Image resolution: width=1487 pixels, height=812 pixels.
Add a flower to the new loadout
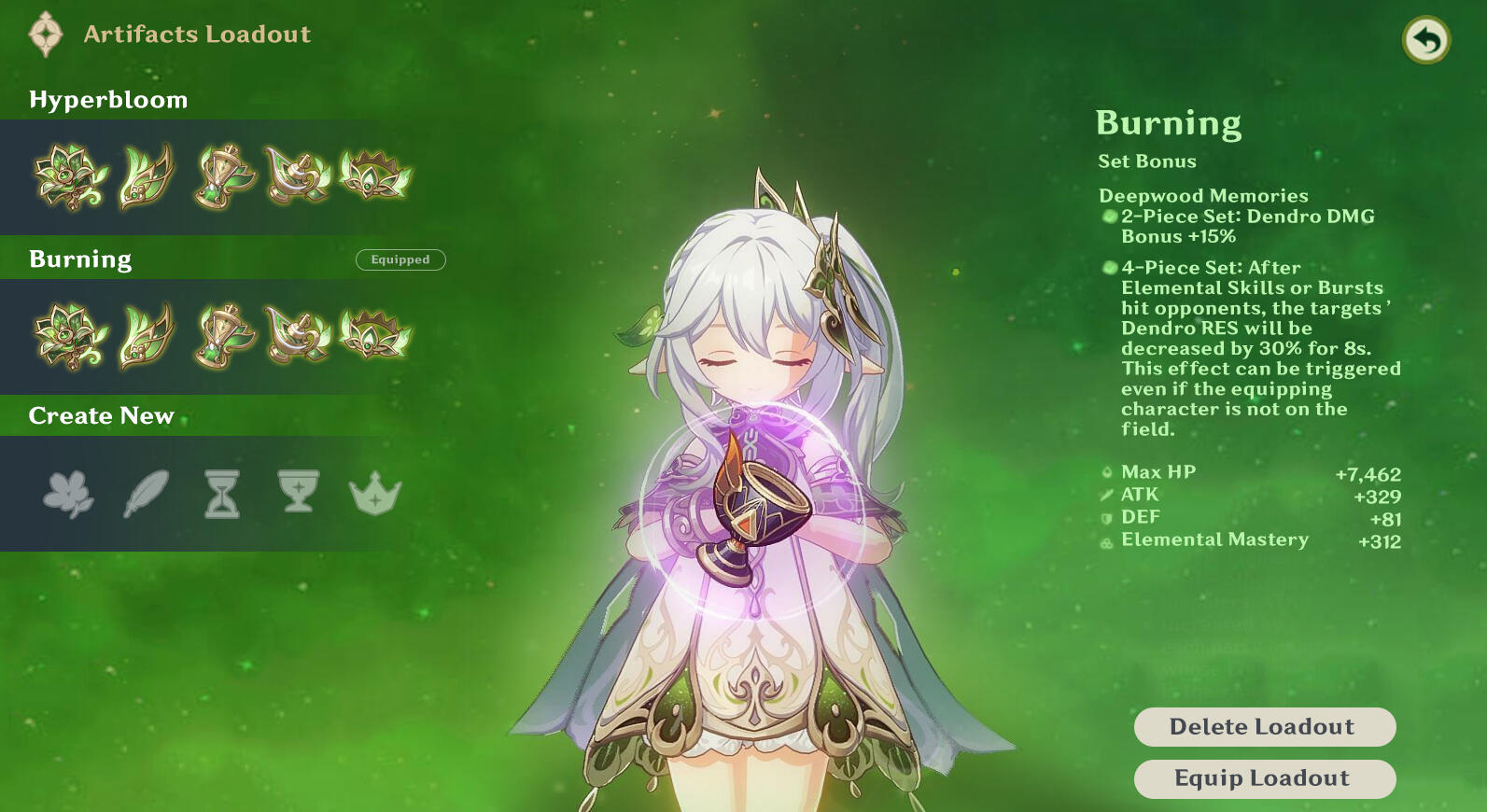pyautogui.click(x=69, y=493)
